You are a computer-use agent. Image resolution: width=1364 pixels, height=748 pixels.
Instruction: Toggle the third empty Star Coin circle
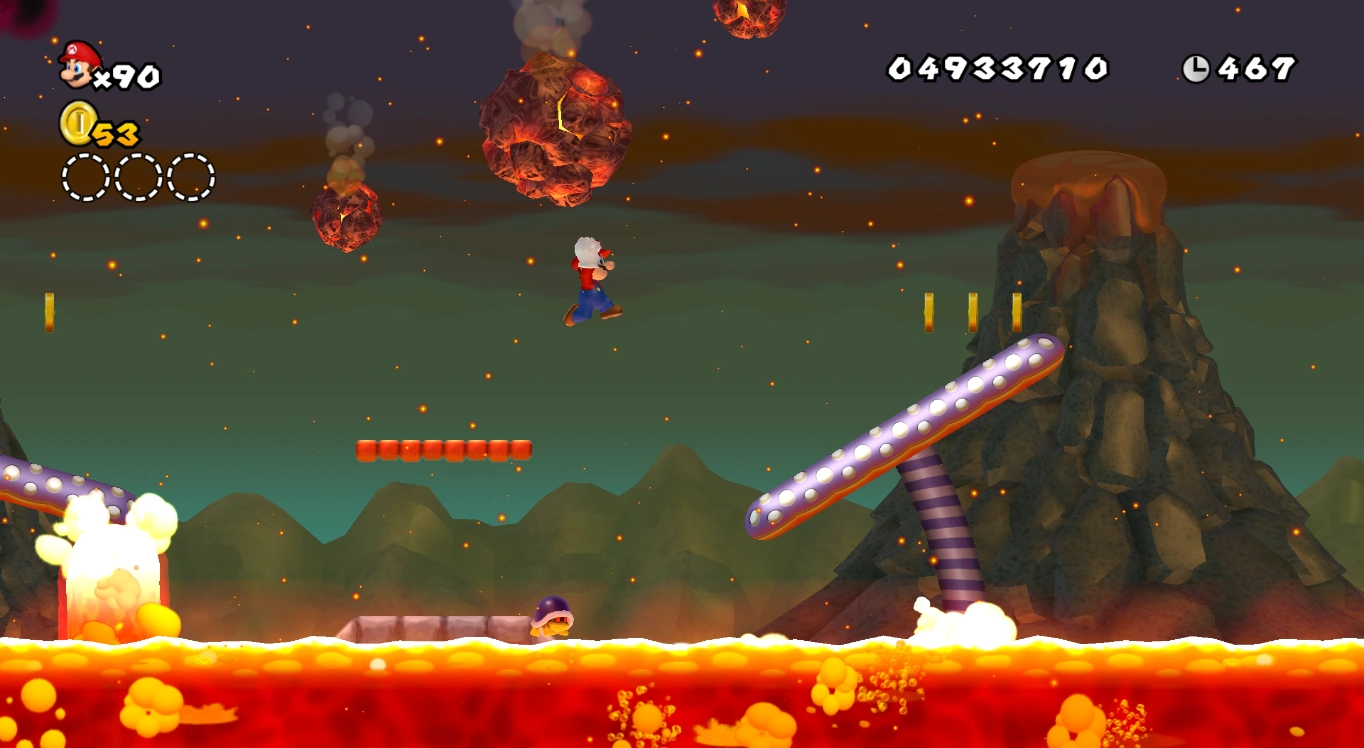tap(188, 174)
